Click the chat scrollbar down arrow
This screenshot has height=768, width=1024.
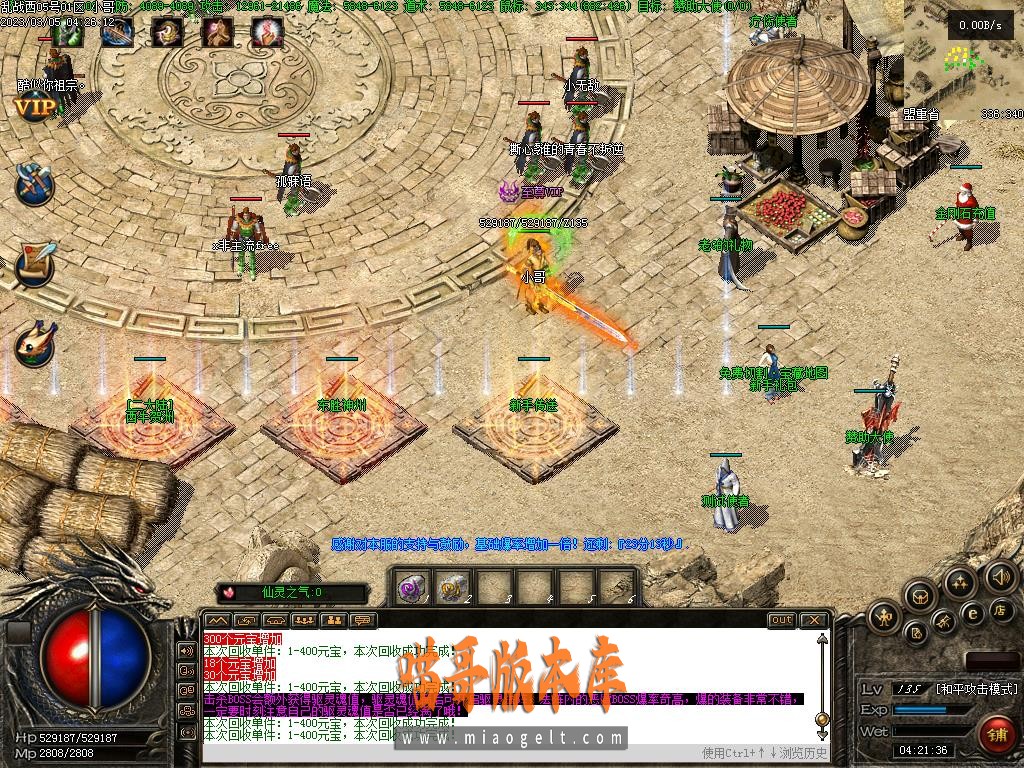[822, 718]
